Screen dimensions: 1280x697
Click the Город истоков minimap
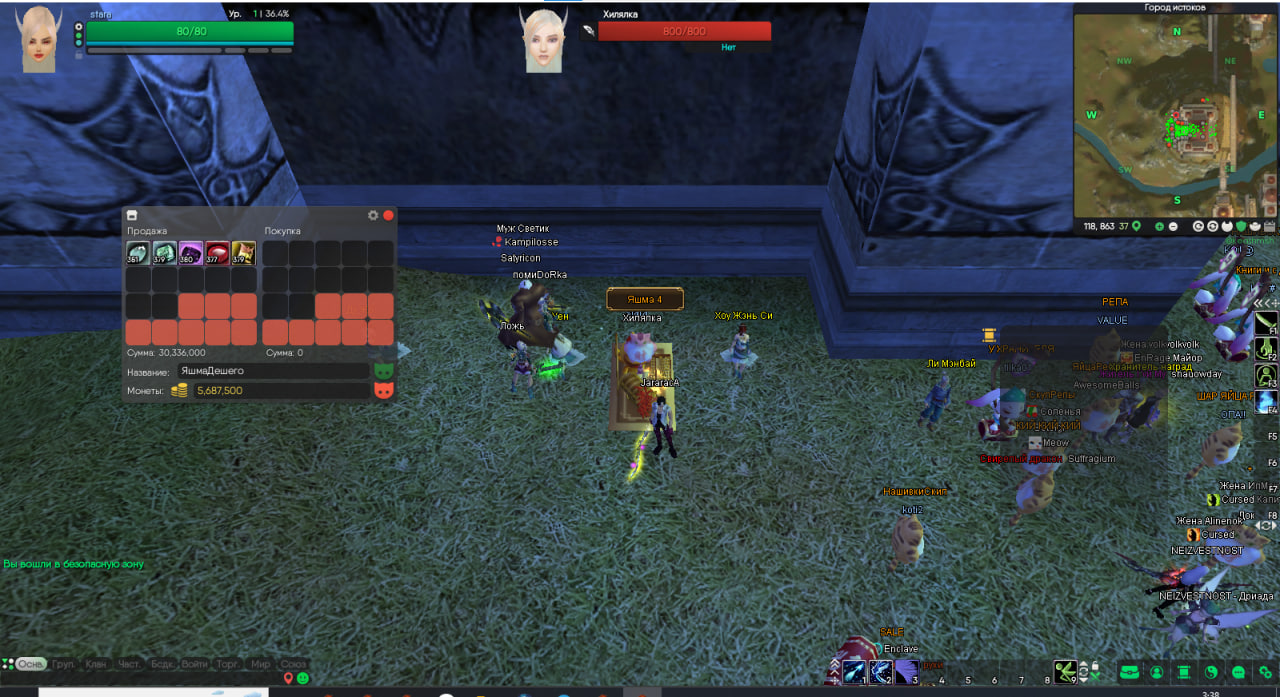[x=1175, y=115]
